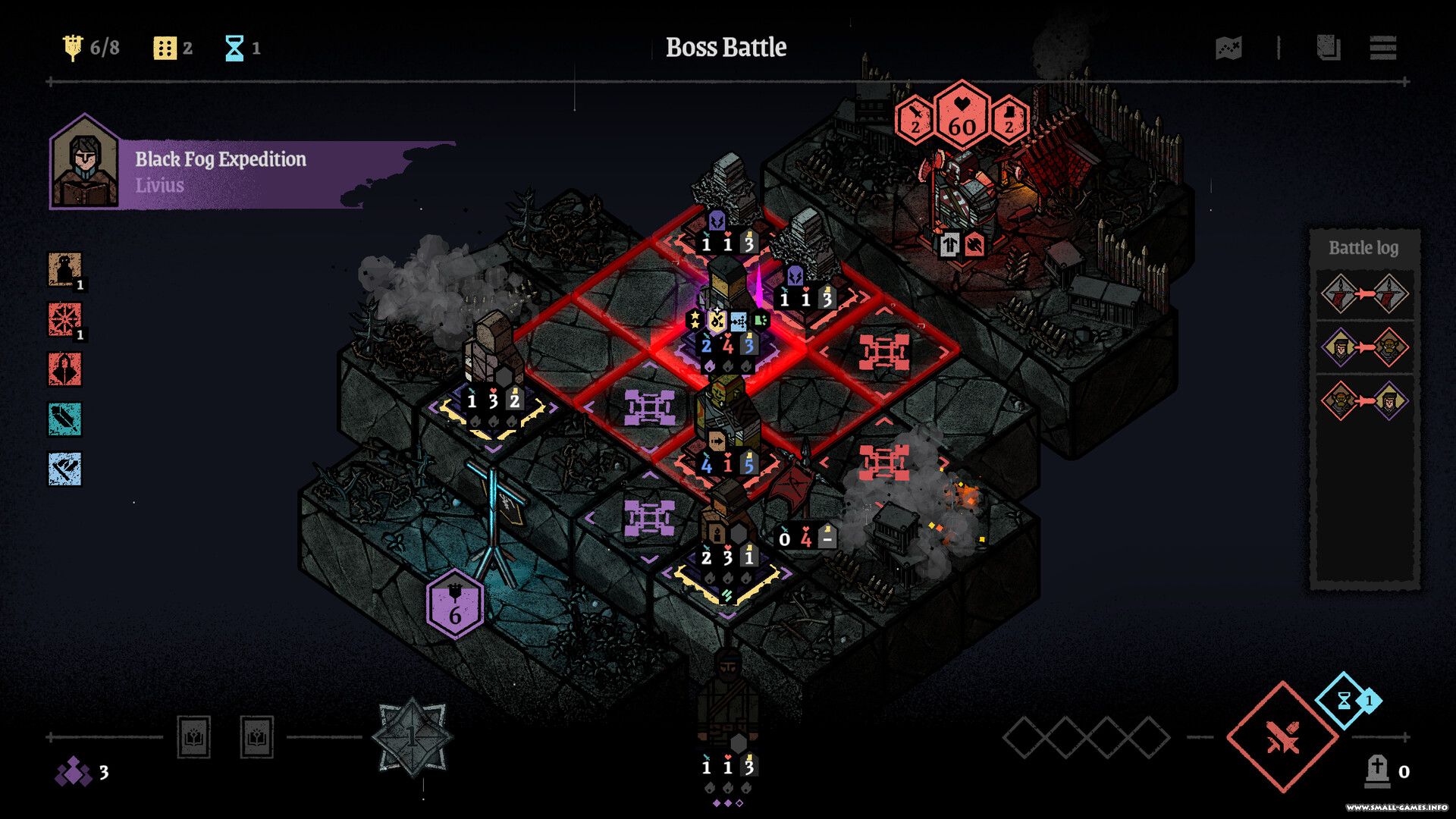View the third battle log entry
The width and height of the screenshot is (1456, 819).
1364,400
